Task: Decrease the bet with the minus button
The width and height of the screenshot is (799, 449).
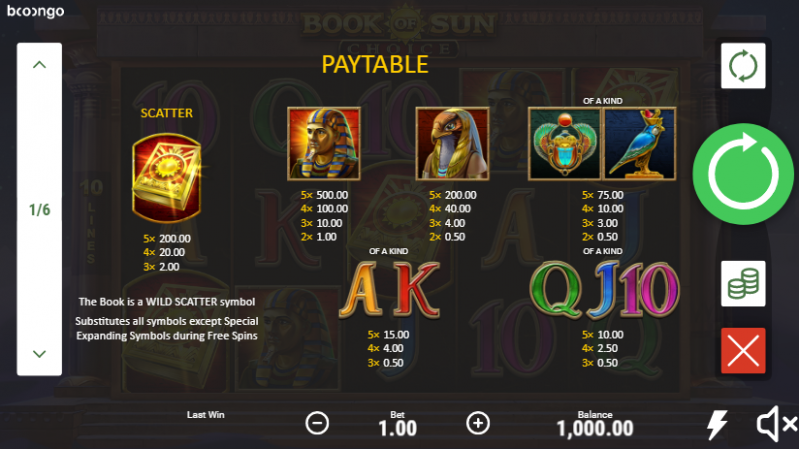Action: click(x=317, y=423)
